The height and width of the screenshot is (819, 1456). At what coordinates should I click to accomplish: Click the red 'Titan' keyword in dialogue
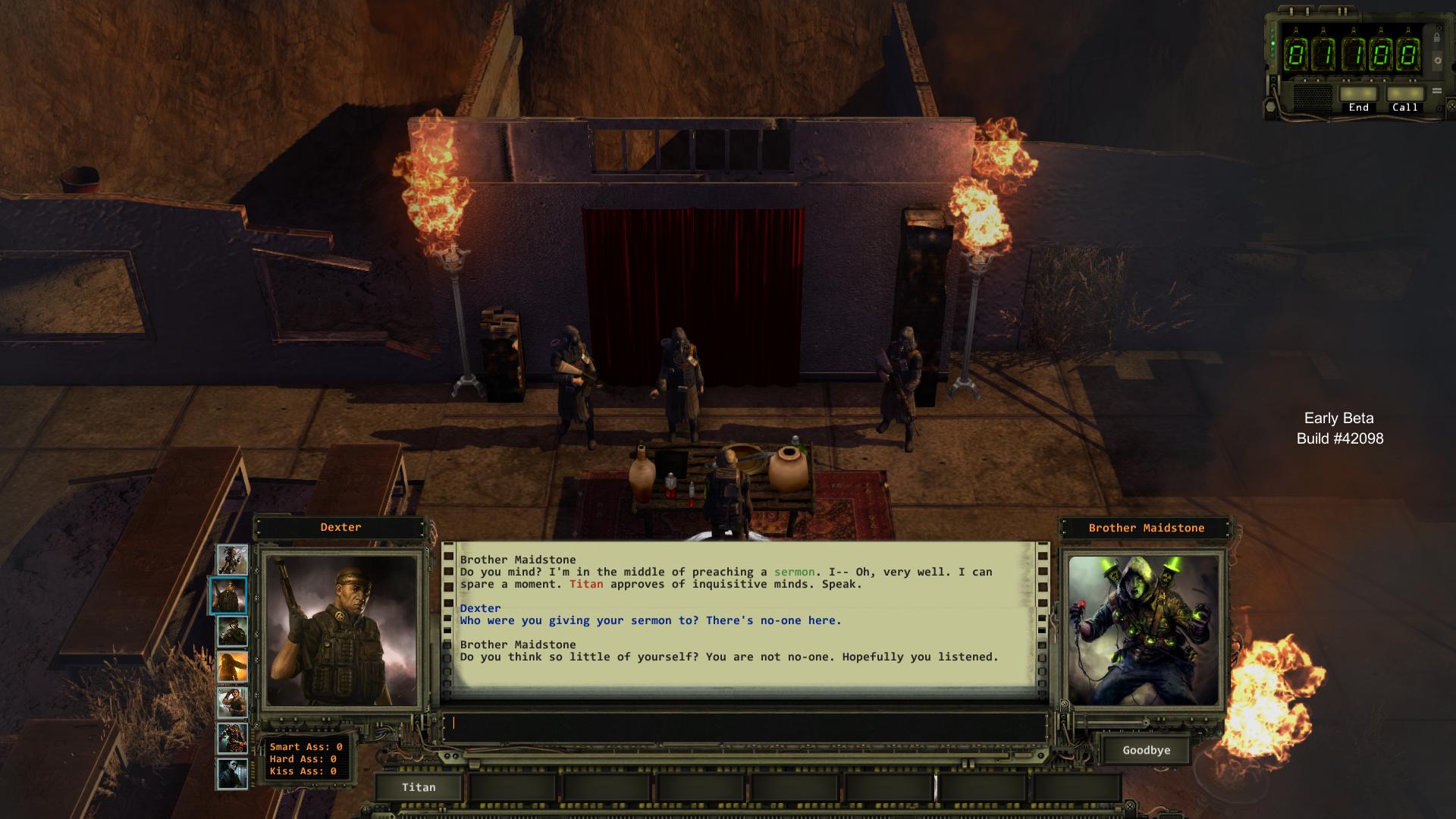(x=586, y=584)
